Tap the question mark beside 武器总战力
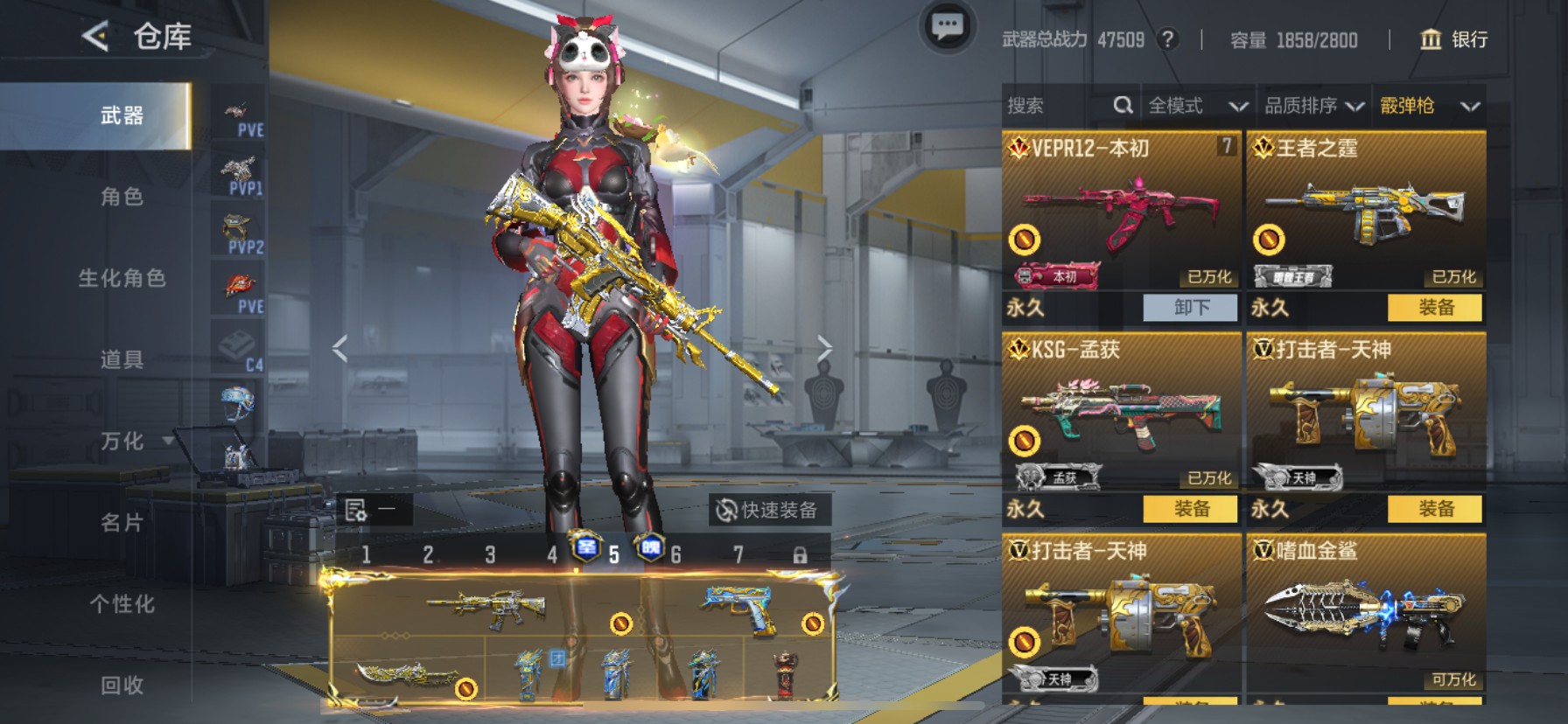Image resolution: width=1568 pixels, height=724 pixels. coord(1169,39)
